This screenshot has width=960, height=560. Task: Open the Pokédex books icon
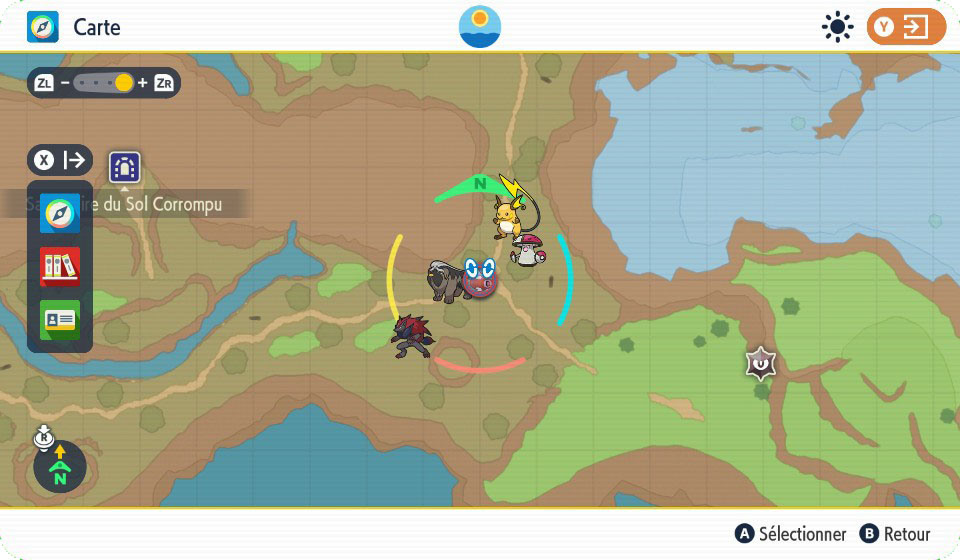point(59,267)
